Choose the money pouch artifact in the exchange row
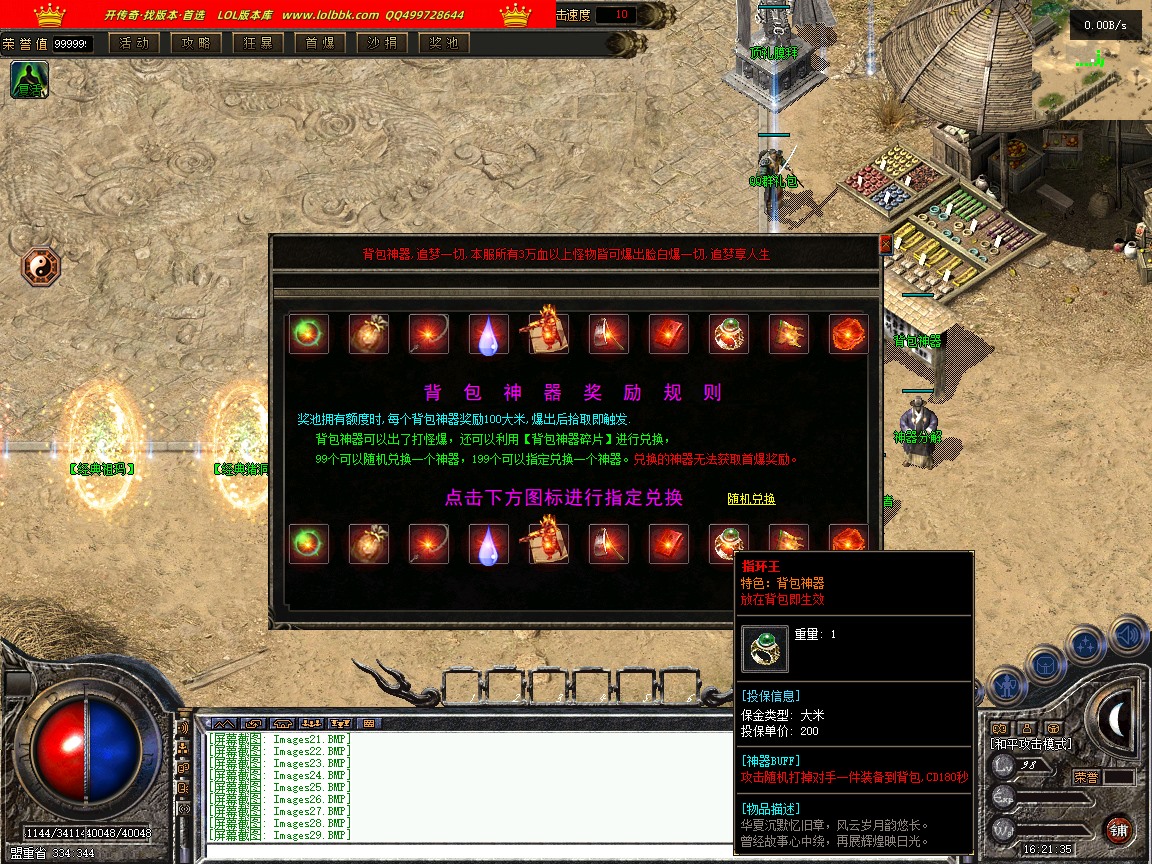Viewport: 1152px width, 864px height. point(368,544)
